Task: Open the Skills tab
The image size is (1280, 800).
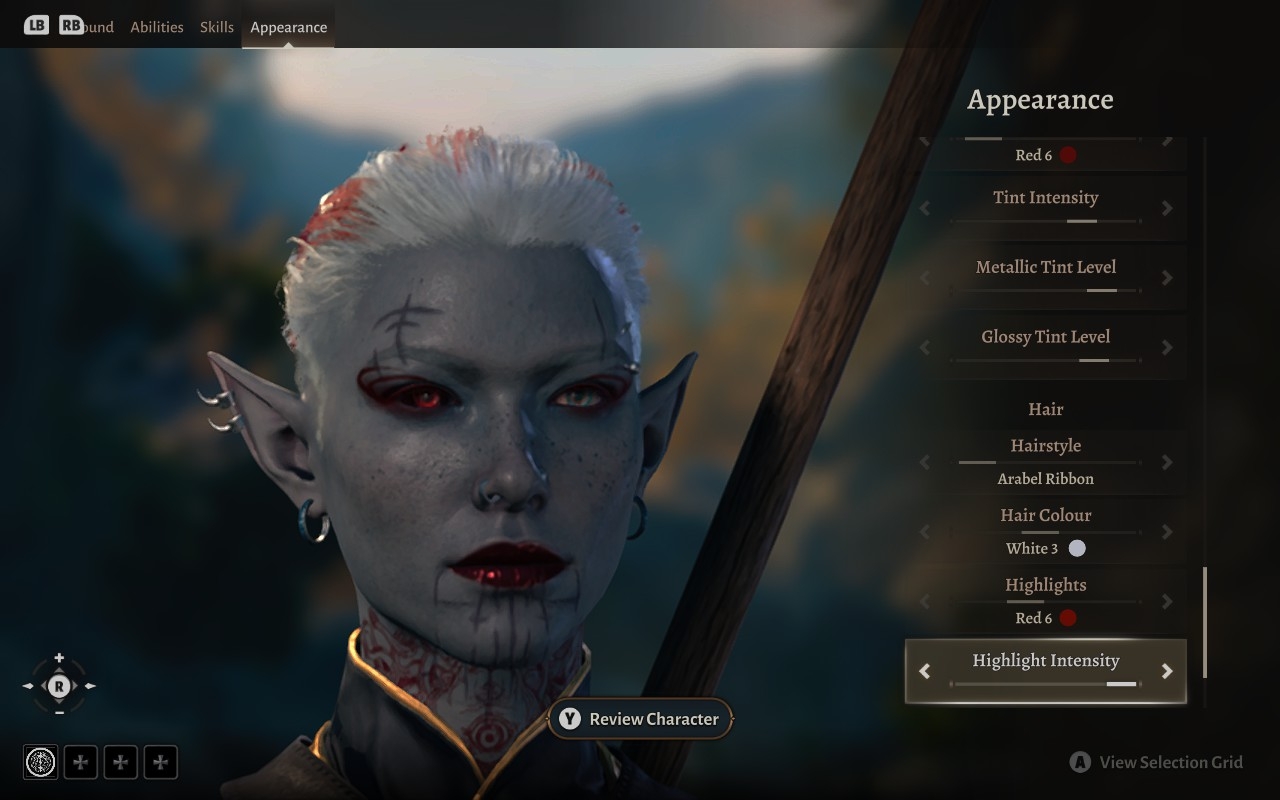Action: click(x=216, y=27)
